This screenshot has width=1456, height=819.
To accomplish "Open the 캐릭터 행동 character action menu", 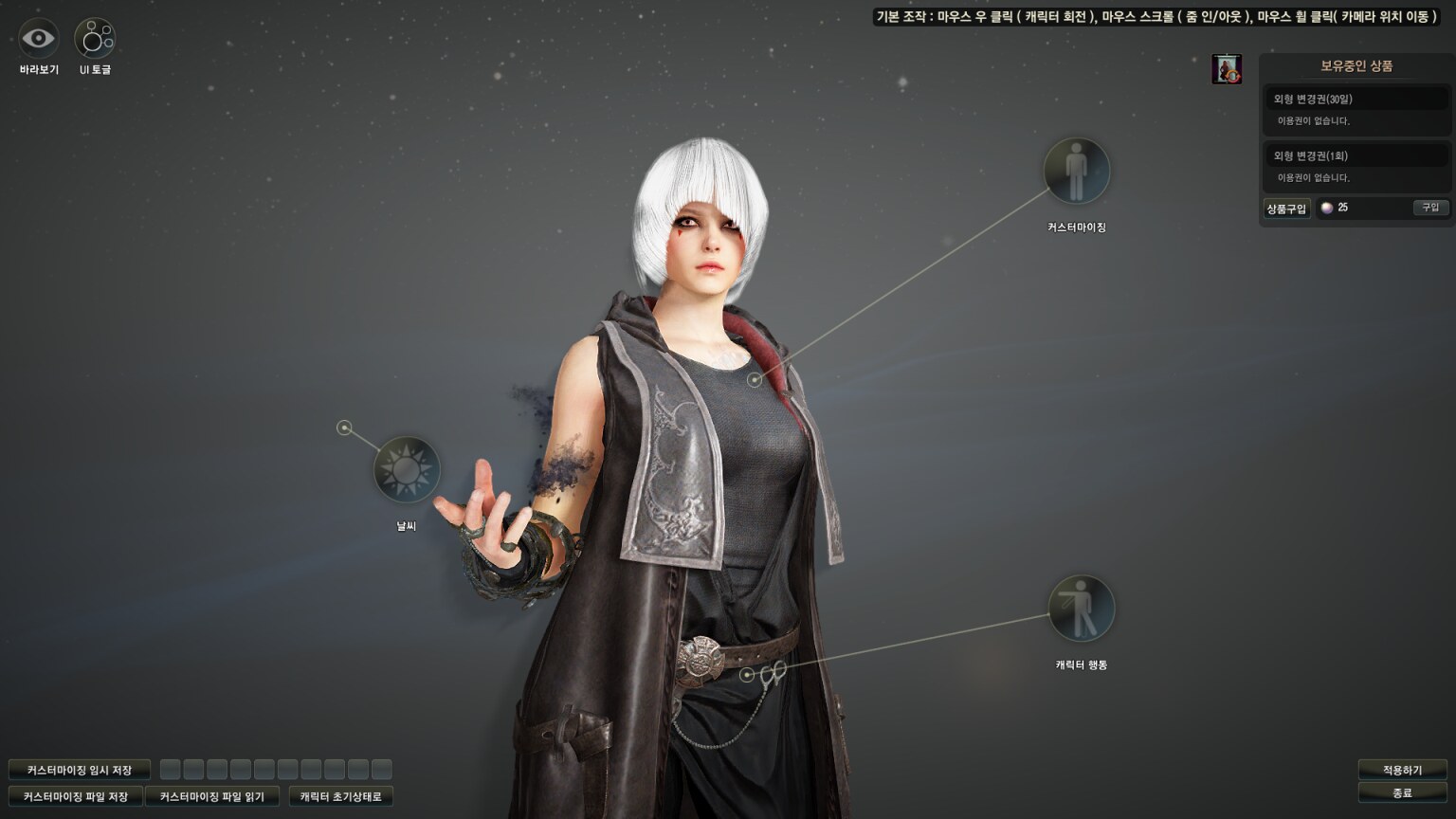I will 1081,609.
